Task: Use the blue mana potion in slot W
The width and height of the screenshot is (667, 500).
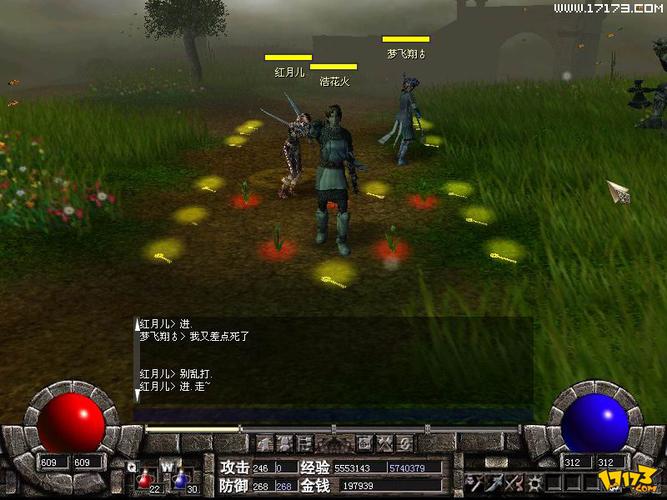Action: (180, 480)
